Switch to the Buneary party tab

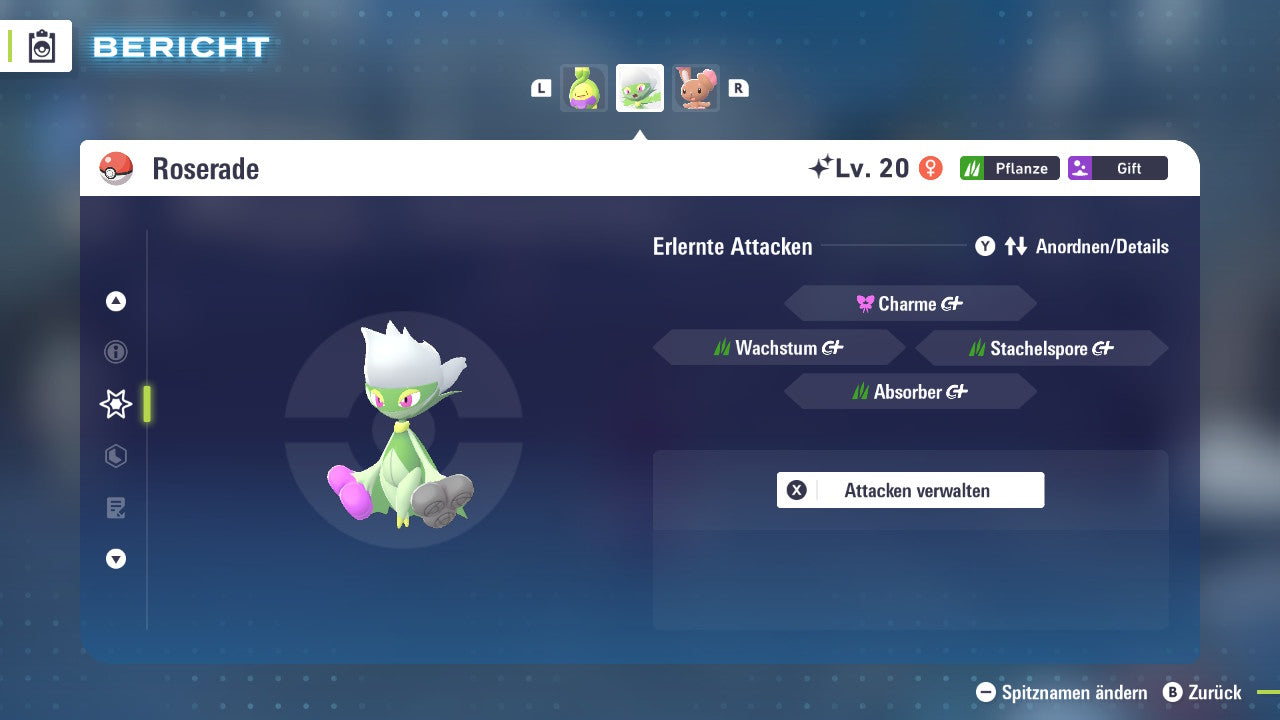coord(696,88)
